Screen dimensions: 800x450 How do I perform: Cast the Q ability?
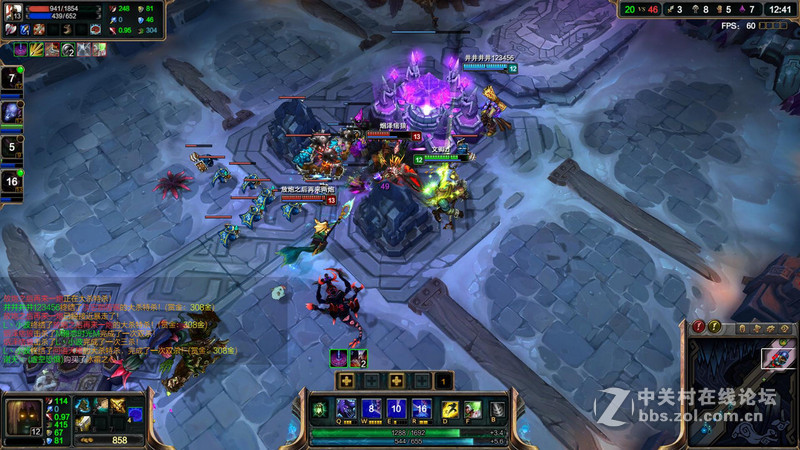click(x=345, y=408)
